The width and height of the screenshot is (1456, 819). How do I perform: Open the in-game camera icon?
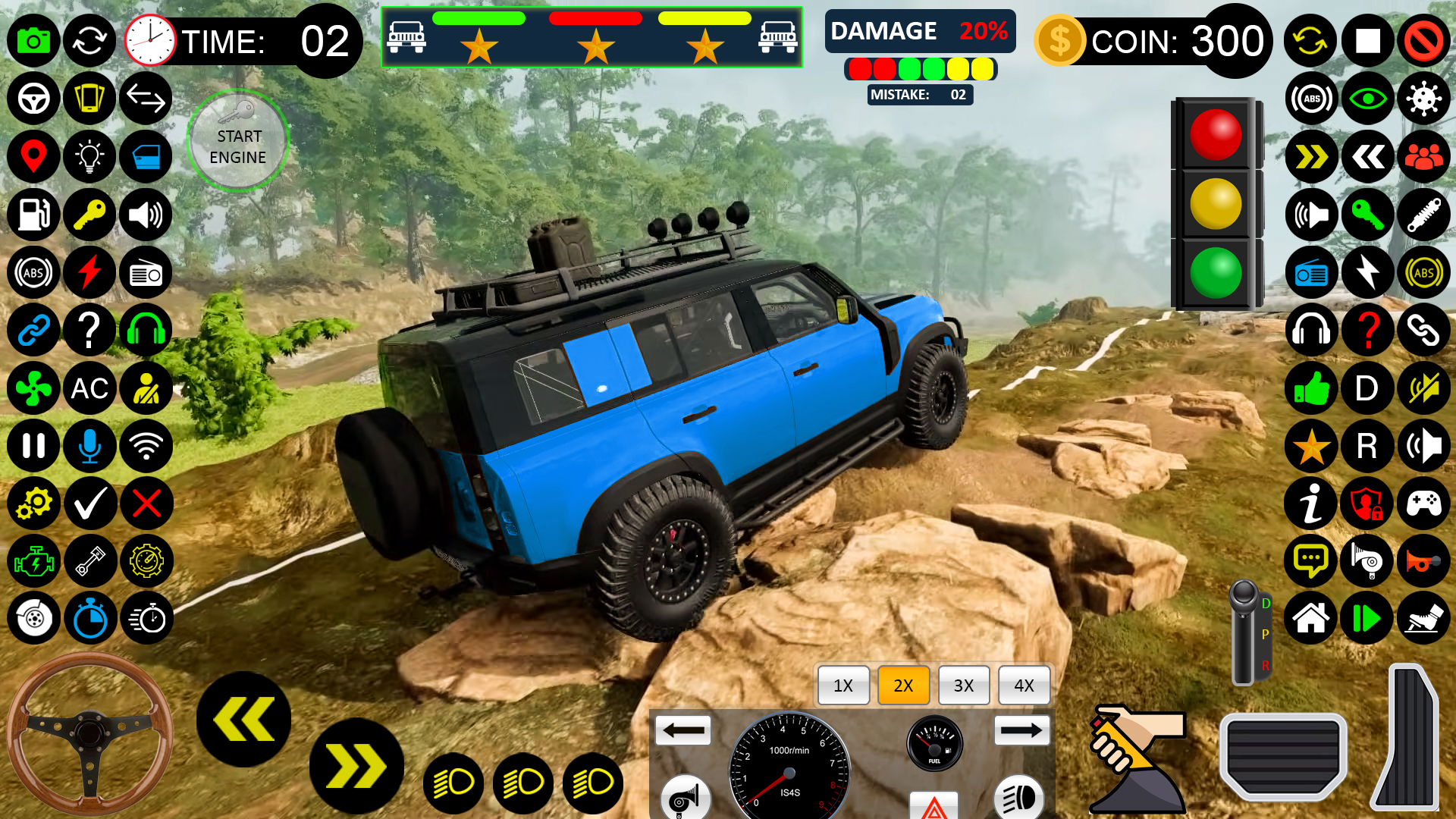[33, 41]
